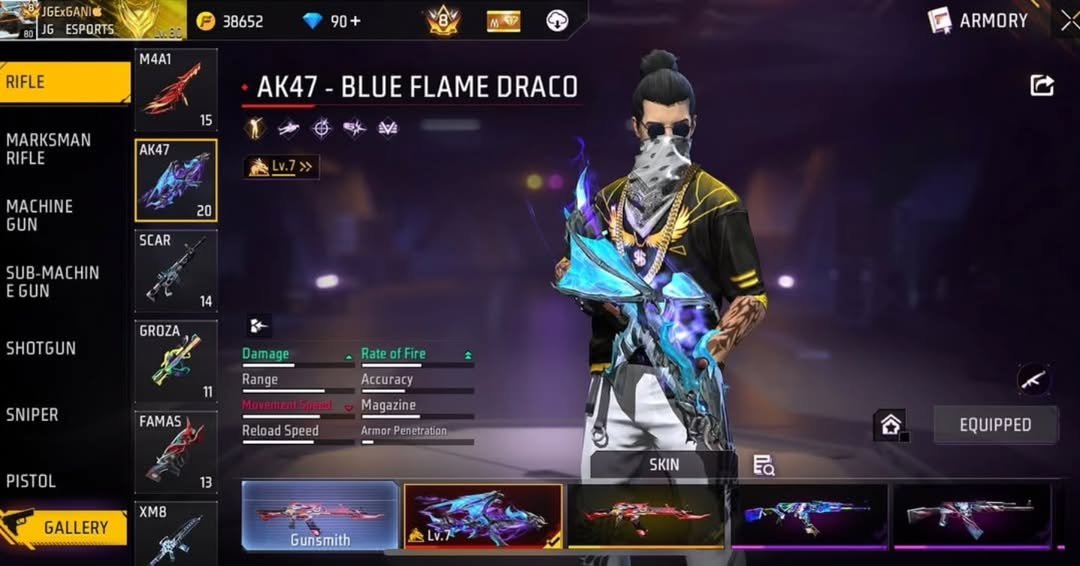1080x566 pixels.
Task: Select the M4A1 weapon tile
Action: (x=176, y=90)
